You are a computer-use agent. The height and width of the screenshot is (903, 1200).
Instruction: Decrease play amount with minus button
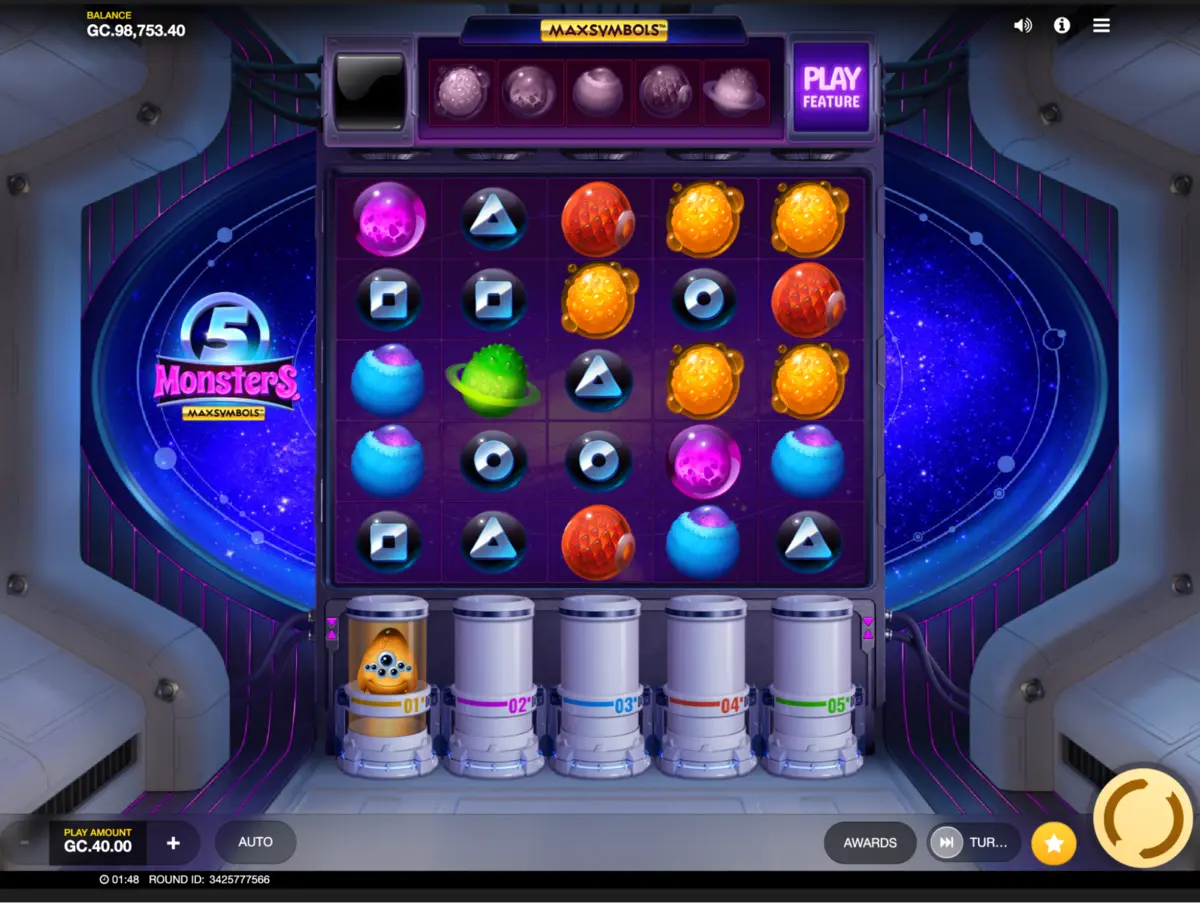[x=25, y=843]
